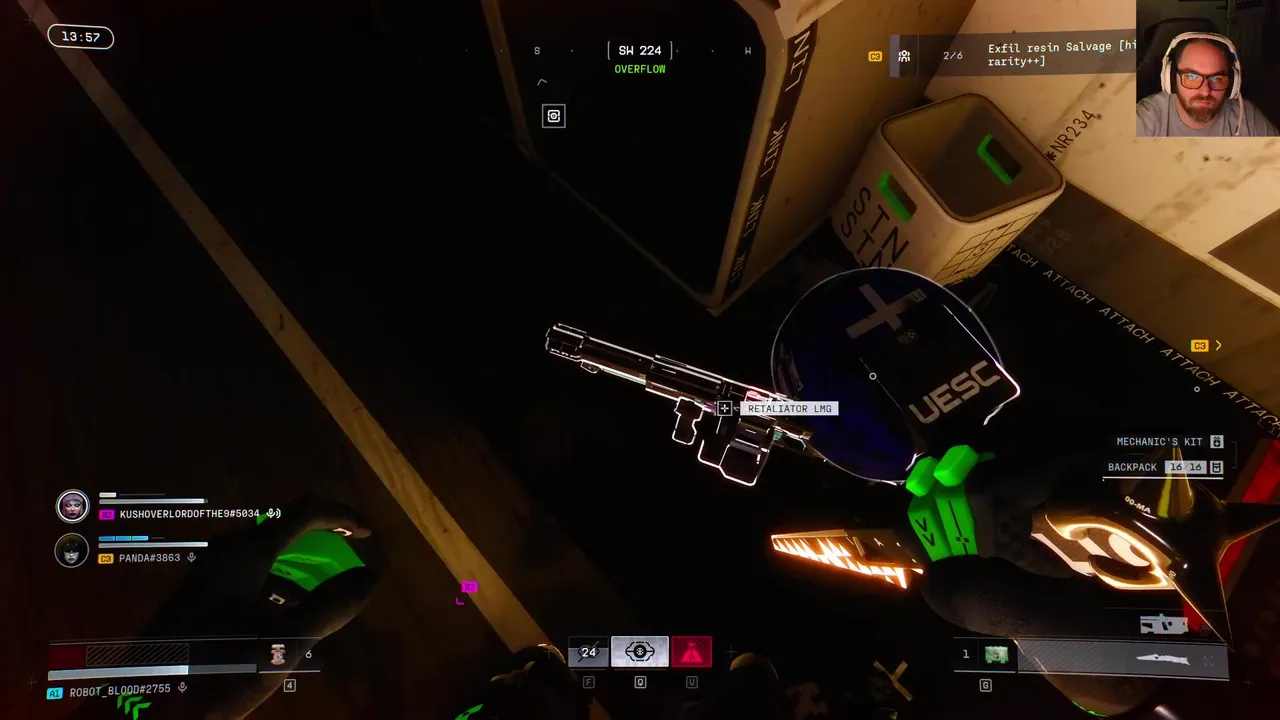Screen dimensions: 1280x720
Task: Select the Retaliator LMG pickup label
Action: point(789,409)
